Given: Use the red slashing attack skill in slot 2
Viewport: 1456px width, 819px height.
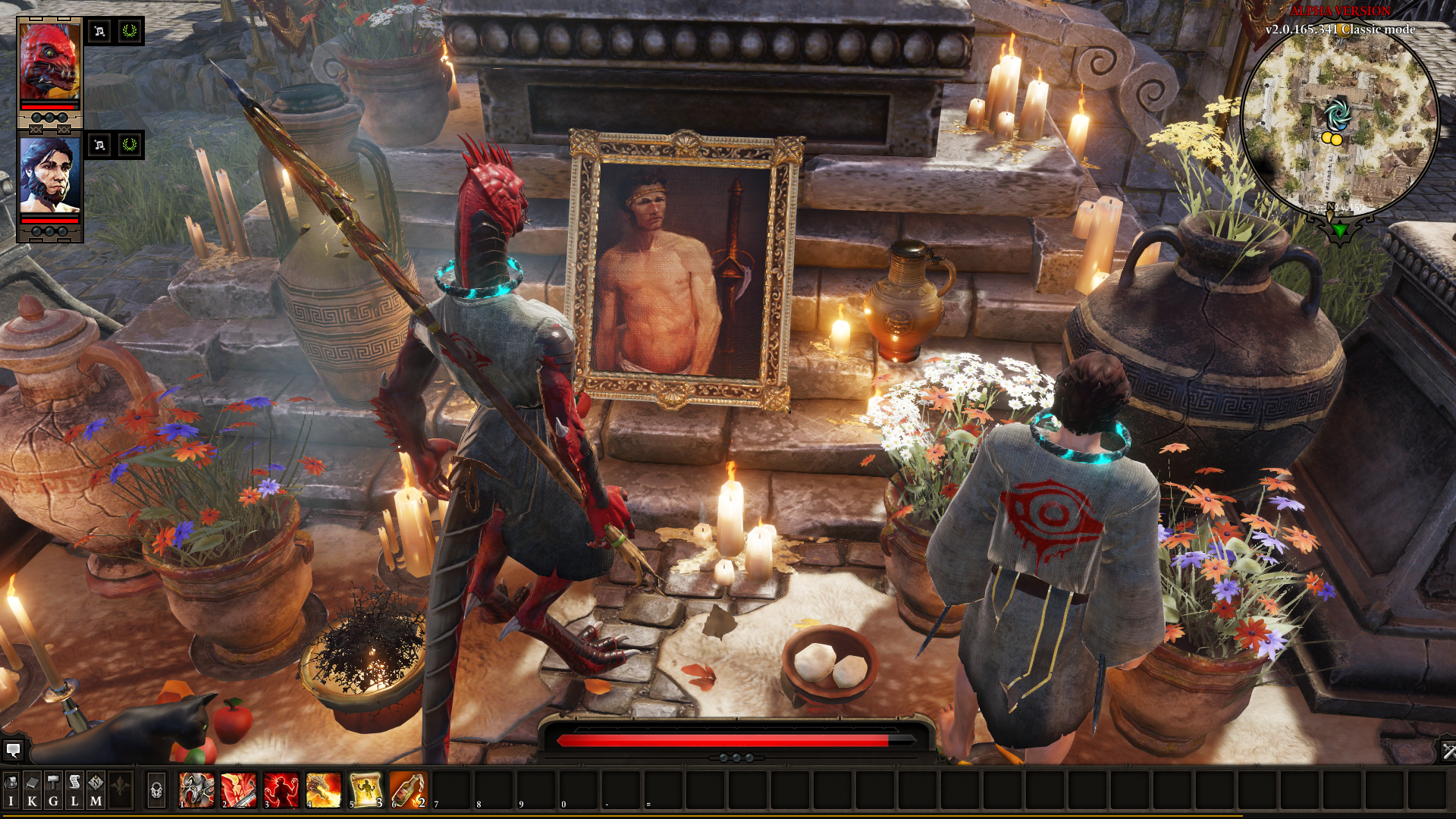Looking at the screenshot, I should click(239, 790).
